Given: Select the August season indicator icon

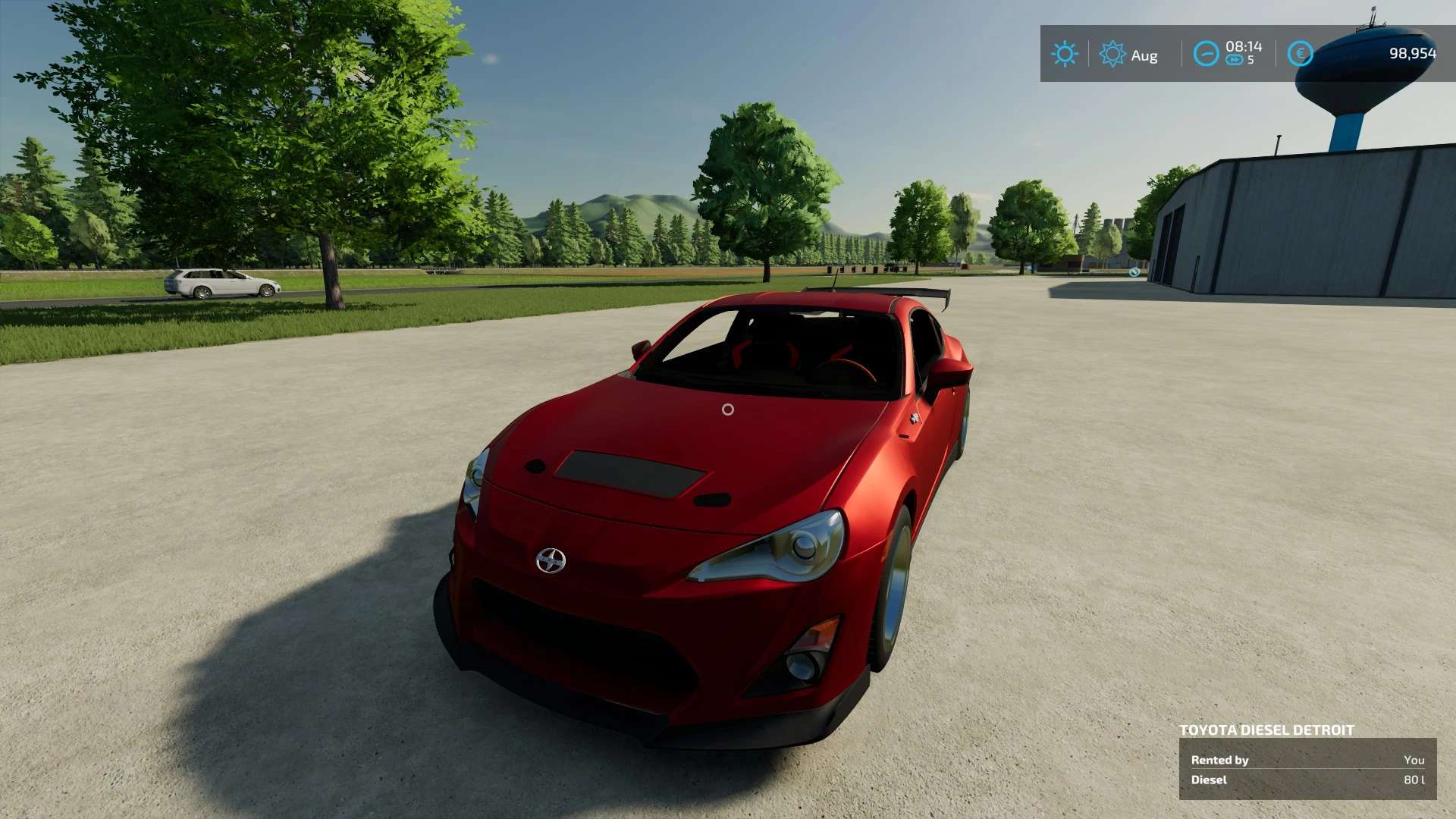Looking at the screenshot, I should (1112, 54).
